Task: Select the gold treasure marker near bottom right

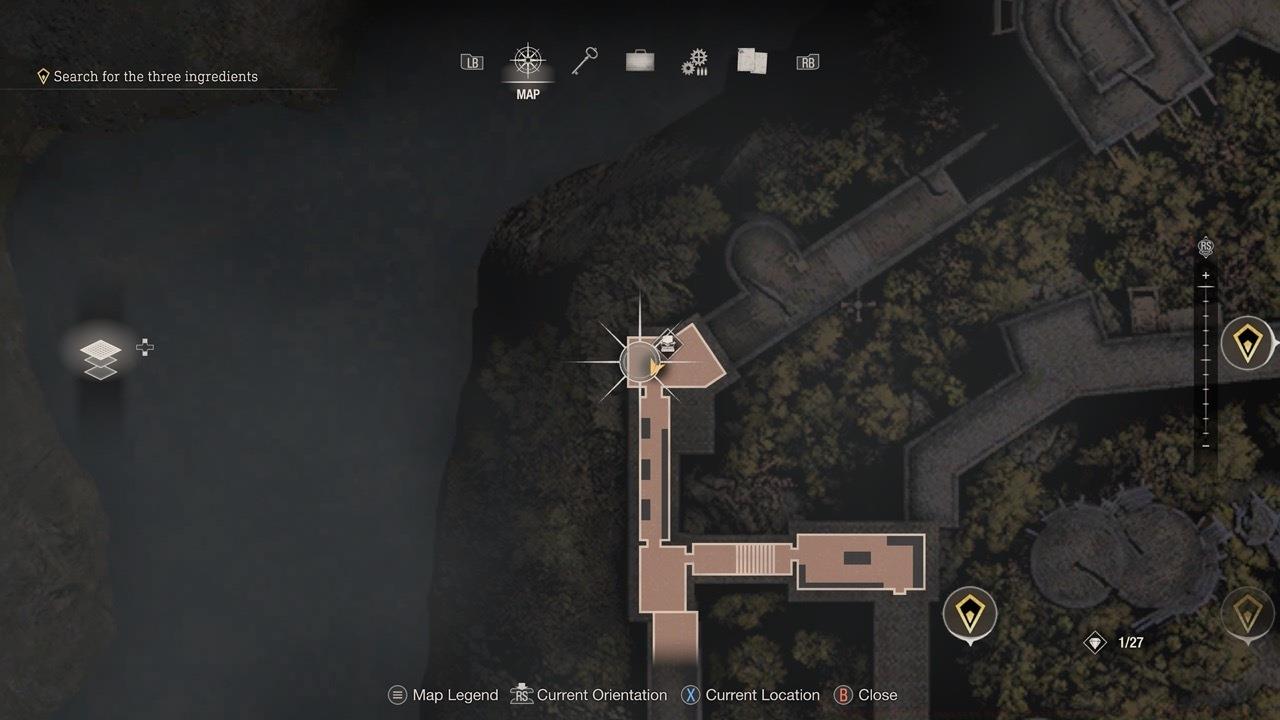Action: click(968, 613)
